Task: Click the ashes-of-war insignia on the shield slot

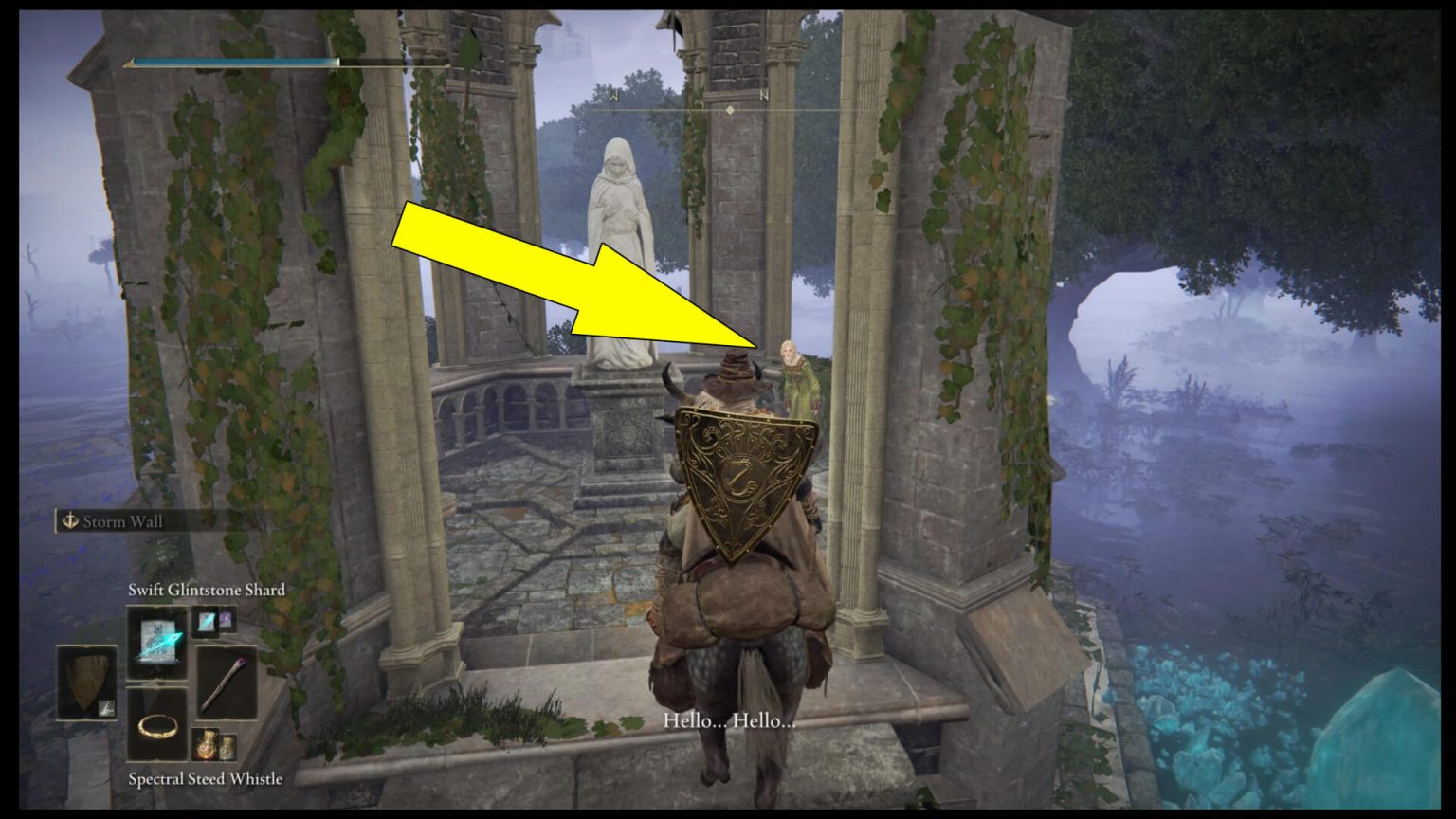Action: point(106,708)
